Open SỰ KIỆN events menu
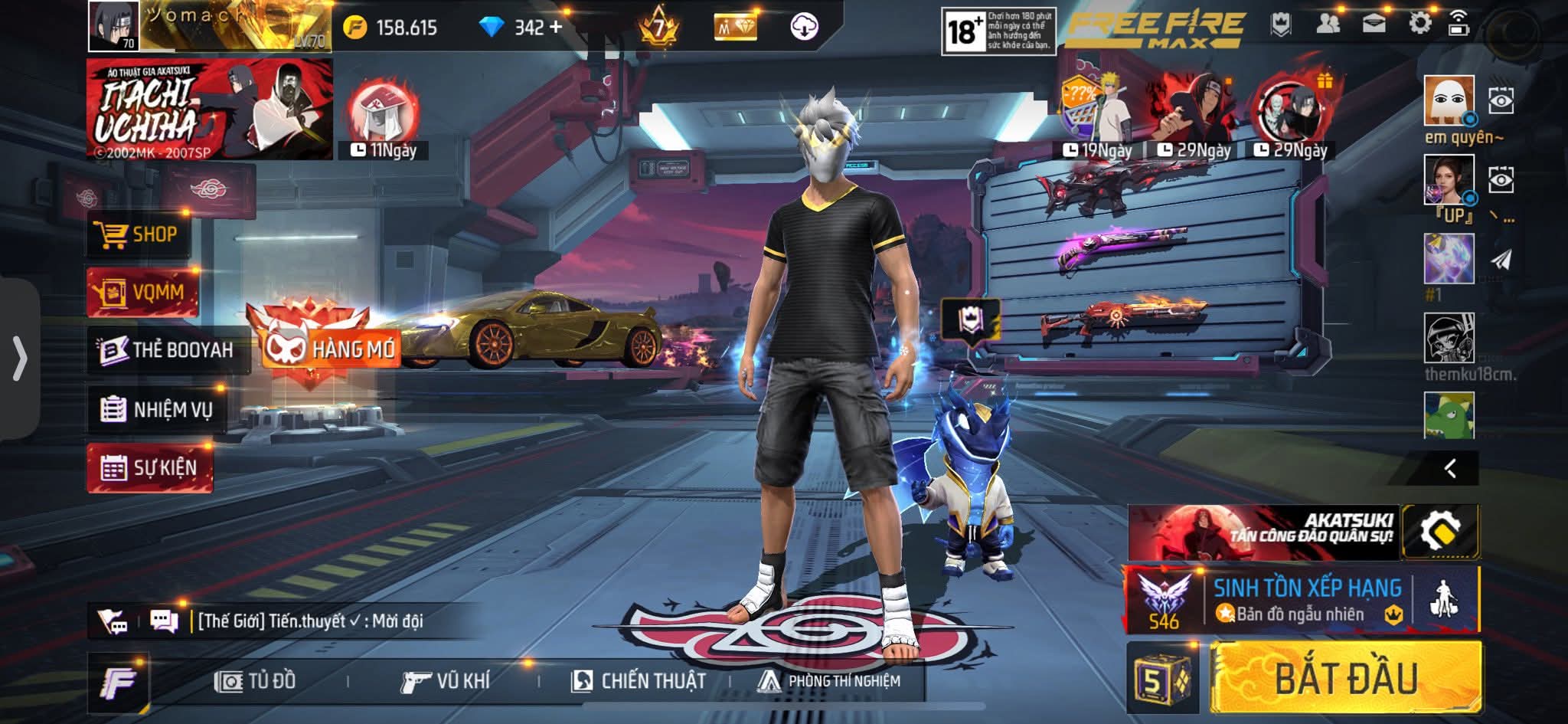Image resolution: width=1568 pixels, height=724 pixels. pos(150,467)
